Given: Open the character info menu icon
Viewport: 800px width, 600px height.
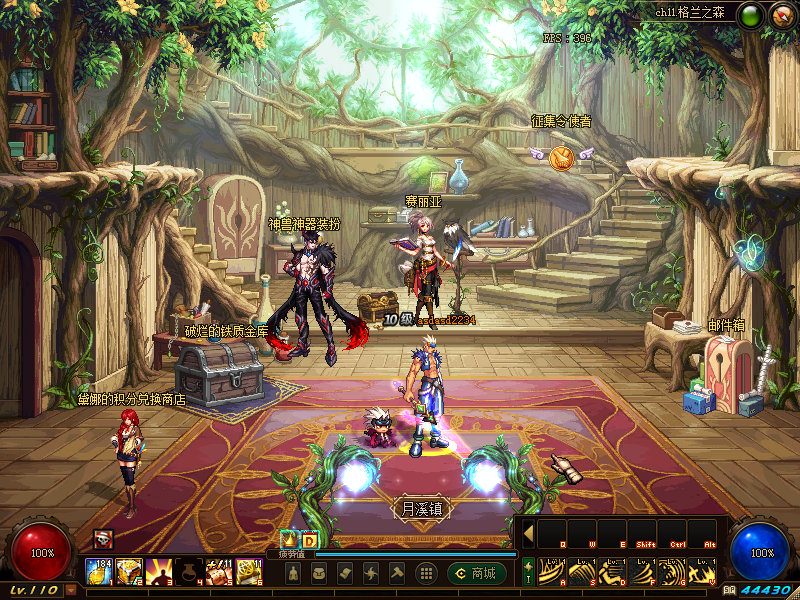Looking at the screenshot, I should tap(293, 573).
